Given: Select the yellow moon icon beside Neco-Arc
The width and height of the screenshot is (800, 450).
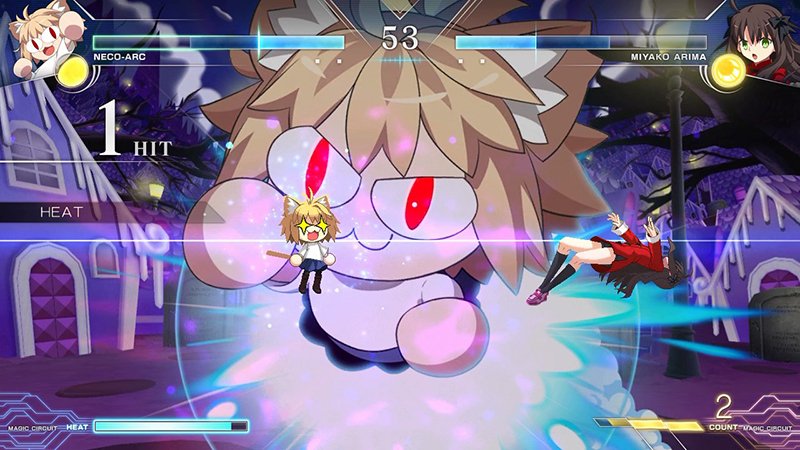Looking at the screenshot, I should 73,70.
